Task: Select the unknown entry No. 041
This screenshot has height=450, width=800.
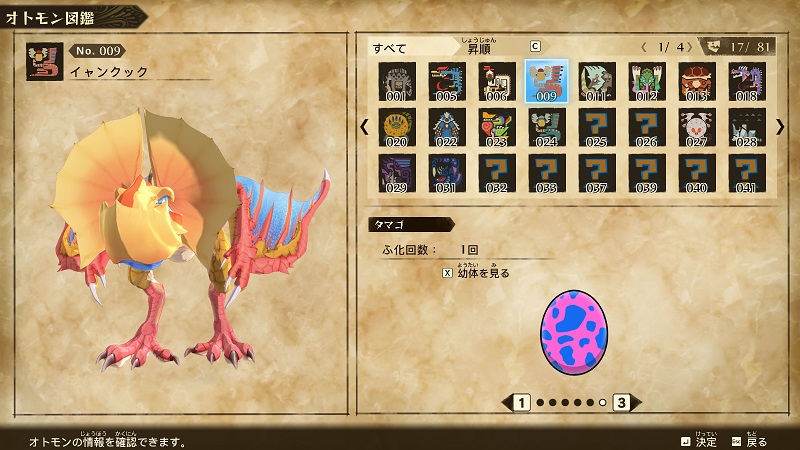Action: [x=747, y=172]
